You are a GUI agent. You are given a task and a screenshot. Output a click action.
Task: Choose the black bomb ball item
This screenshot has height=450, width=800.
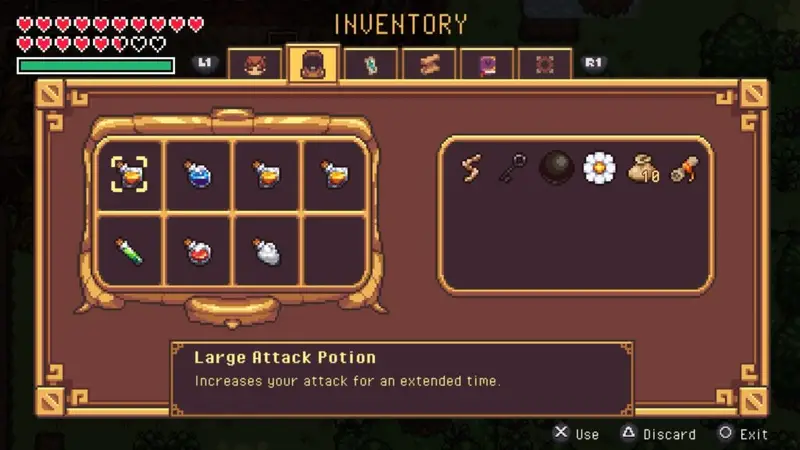coord(557,168)
